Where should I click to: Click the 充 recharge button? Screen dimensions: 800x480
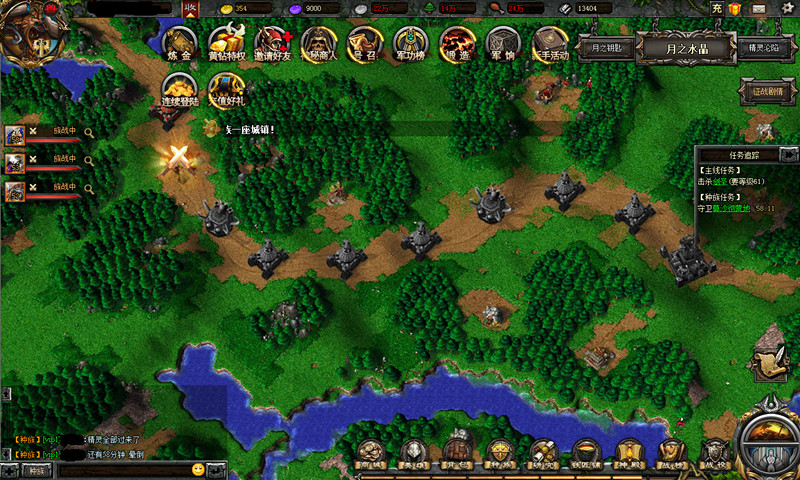[717, 9]
